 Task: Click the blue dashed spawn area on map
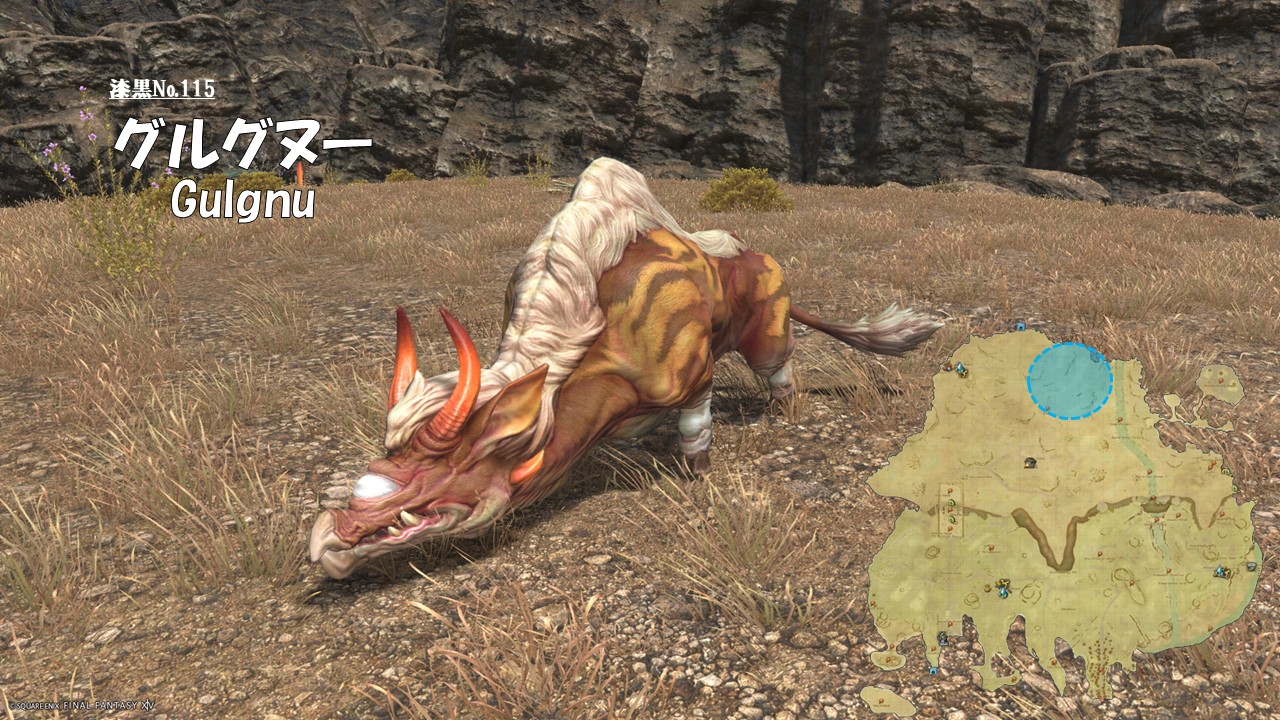pos(1069,381)
